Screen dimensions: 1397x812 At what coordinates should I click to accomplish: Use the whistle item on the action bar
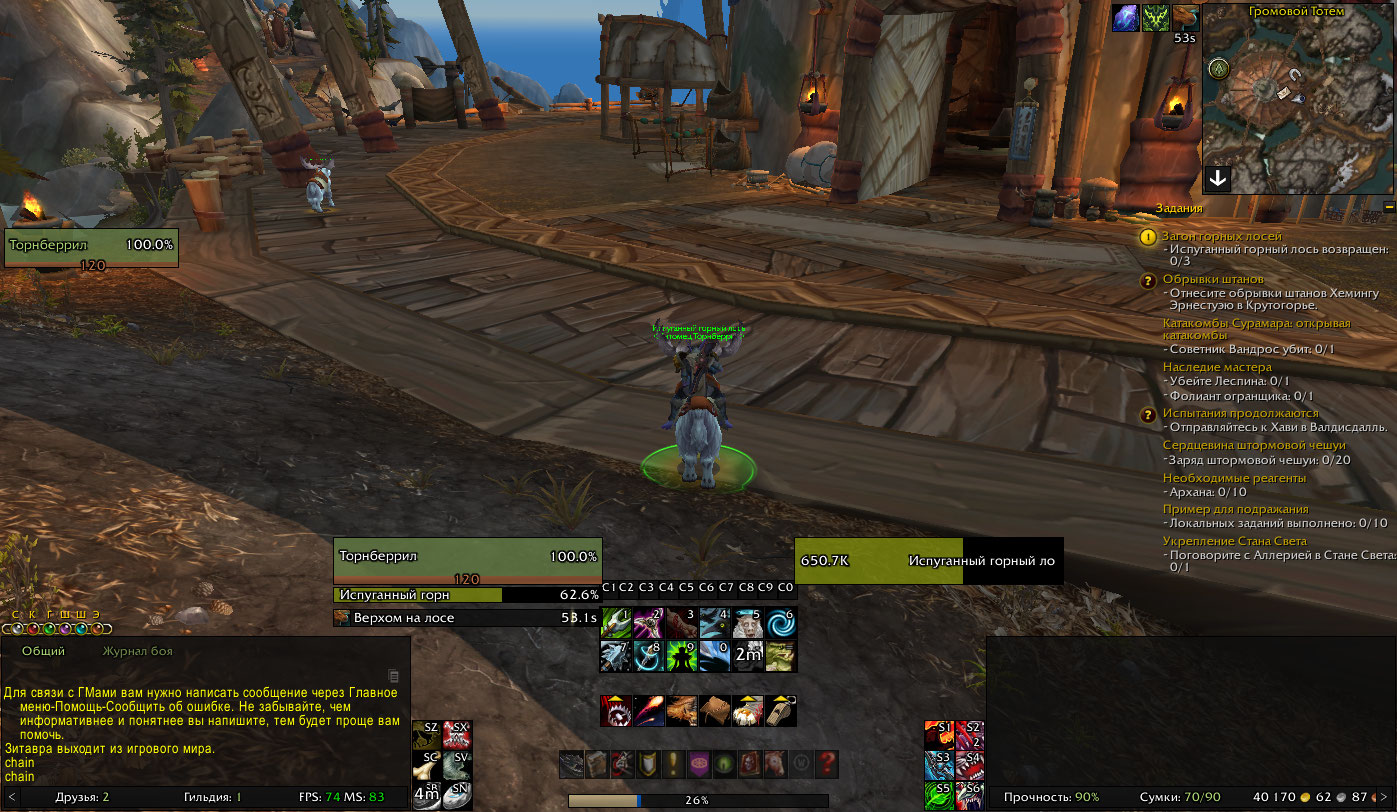[x=781, y=710]
